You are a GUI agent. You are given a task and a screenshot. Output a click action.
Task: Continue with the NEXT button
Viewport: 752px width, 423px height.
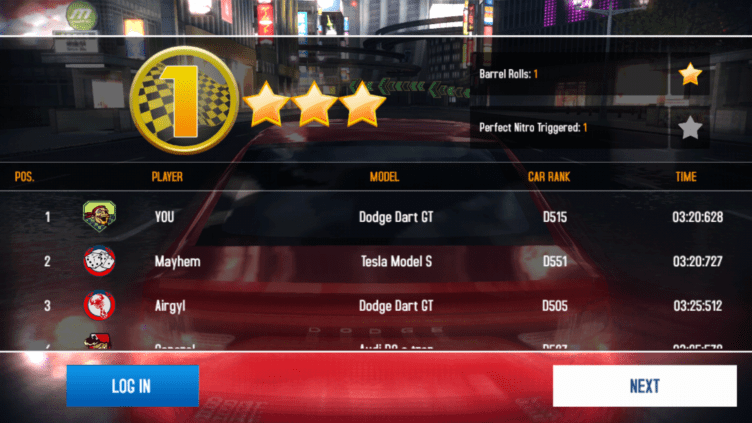(644, 386)
